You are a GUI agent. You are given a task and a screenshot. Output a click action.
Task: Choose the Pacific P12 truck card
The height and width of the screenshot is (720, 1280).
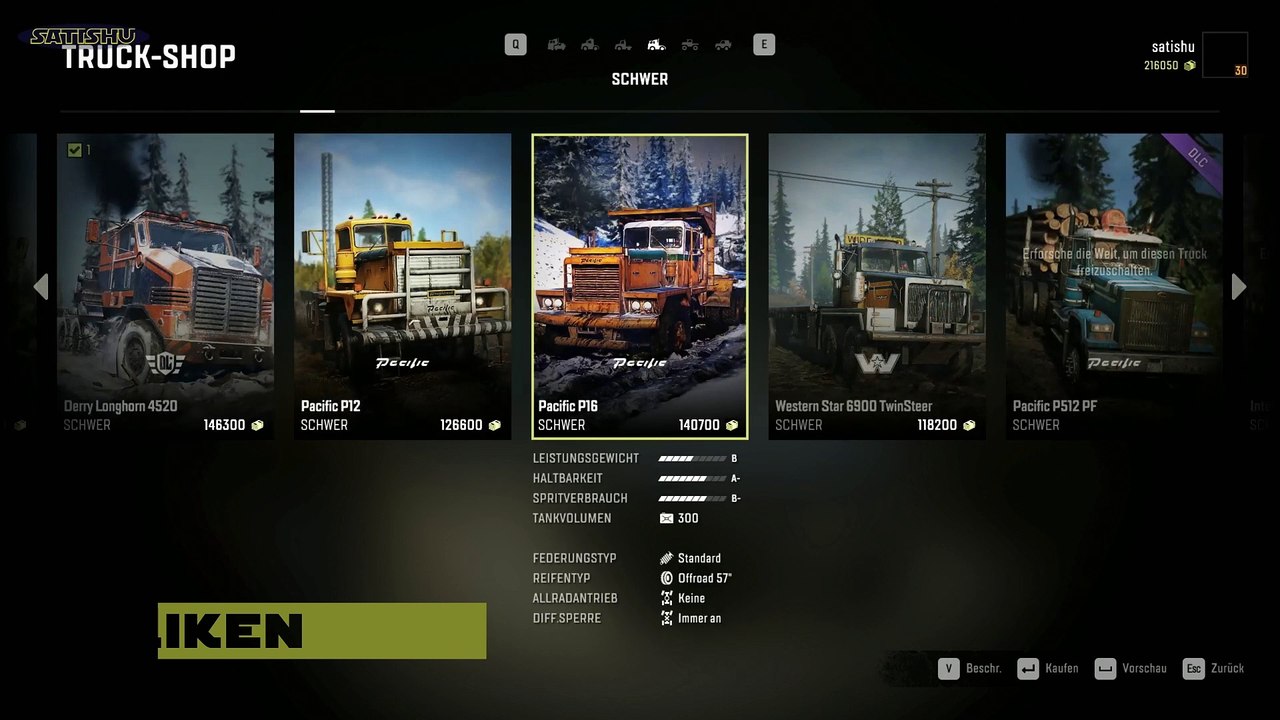pos(402,286)
